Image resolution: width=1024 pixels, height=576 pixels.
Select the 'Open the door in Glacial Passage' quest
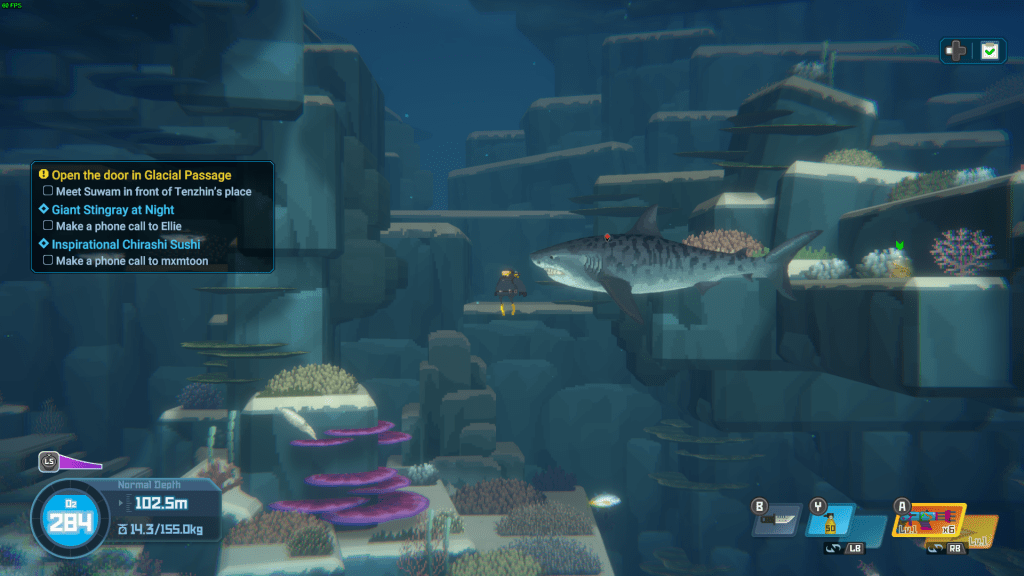[x=141, y=176]
